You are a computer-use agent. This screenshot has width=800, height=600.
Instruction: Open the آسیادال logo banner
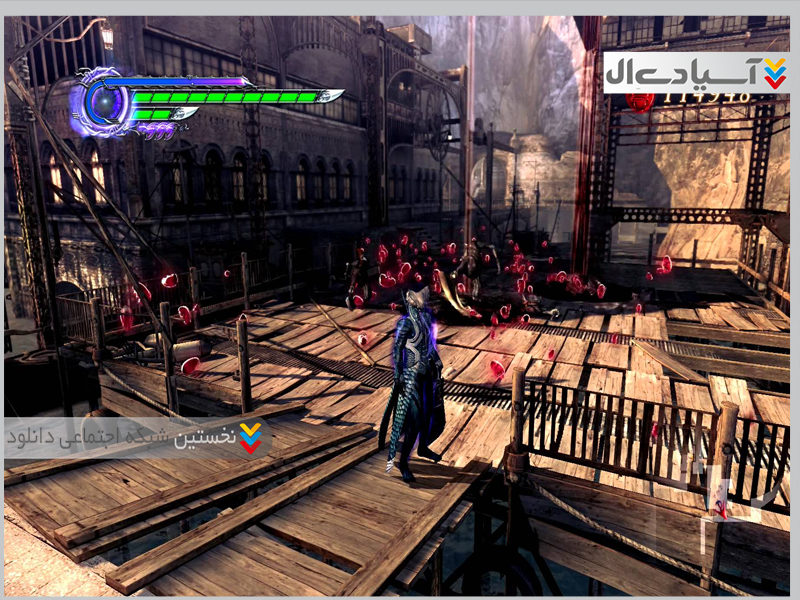tap(696, 73)
